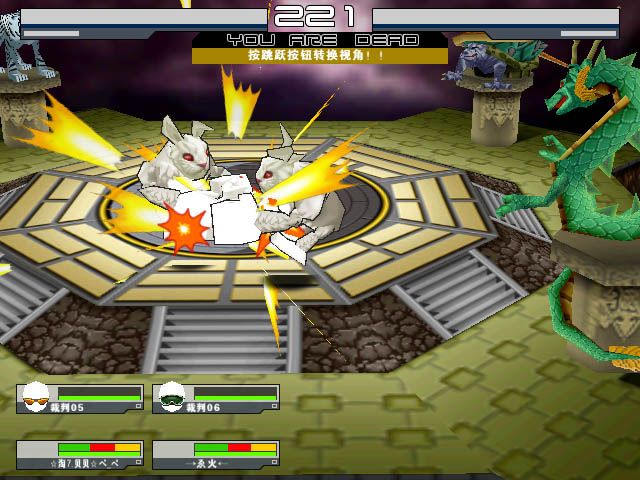
Task: Select the 永火 player panel
Action: tap(215, 455)
